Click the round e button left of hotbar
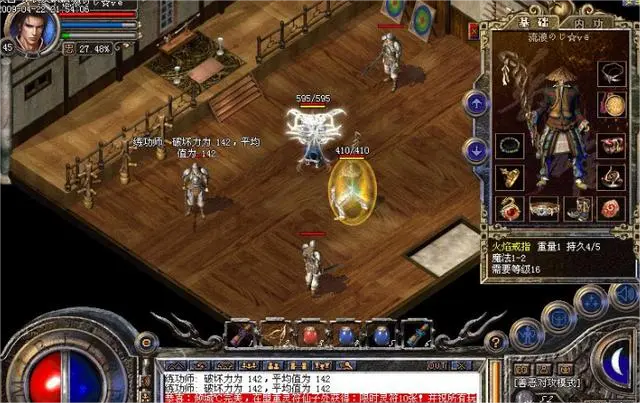This screenshot has height=403, width=640. (x=143, y=343)
